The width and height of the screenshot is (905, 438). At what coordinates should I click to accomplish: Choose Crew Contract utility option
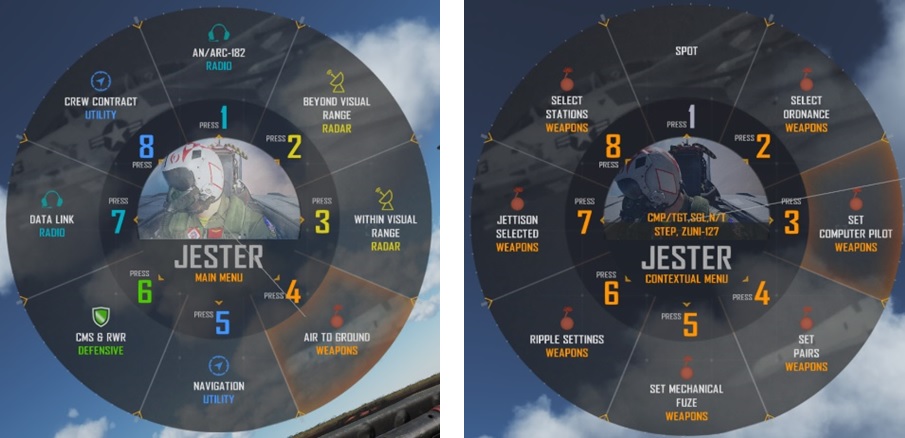point(100,101)
